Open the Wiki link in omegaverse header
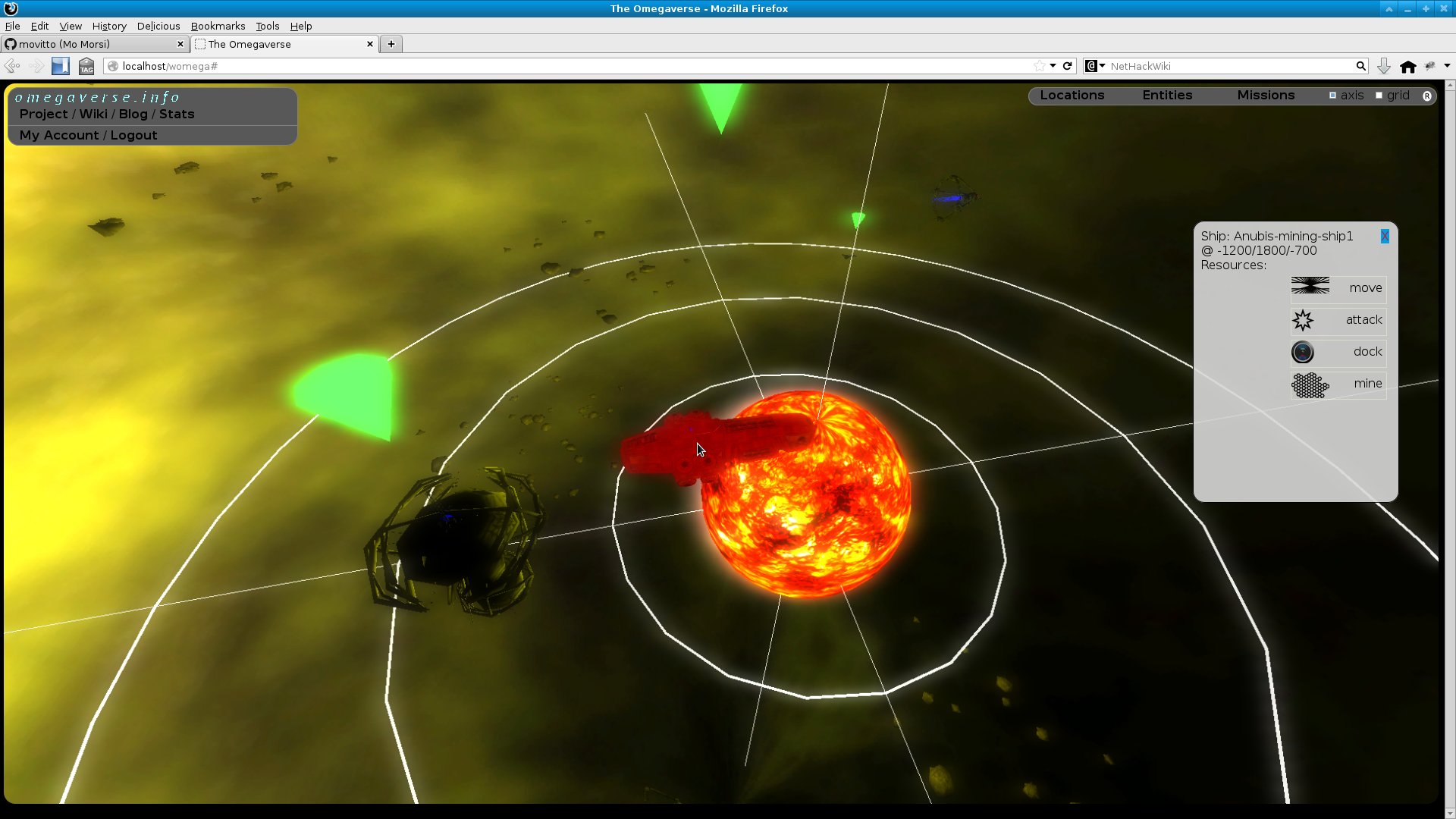The image size is (1456, 819). click(93, 114)
